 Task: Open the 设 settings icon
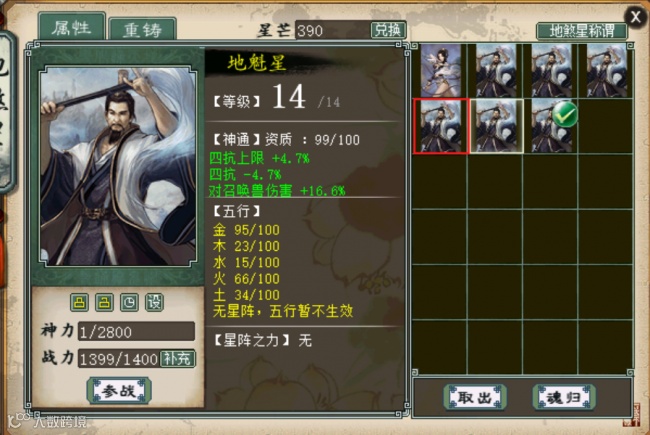155,302
